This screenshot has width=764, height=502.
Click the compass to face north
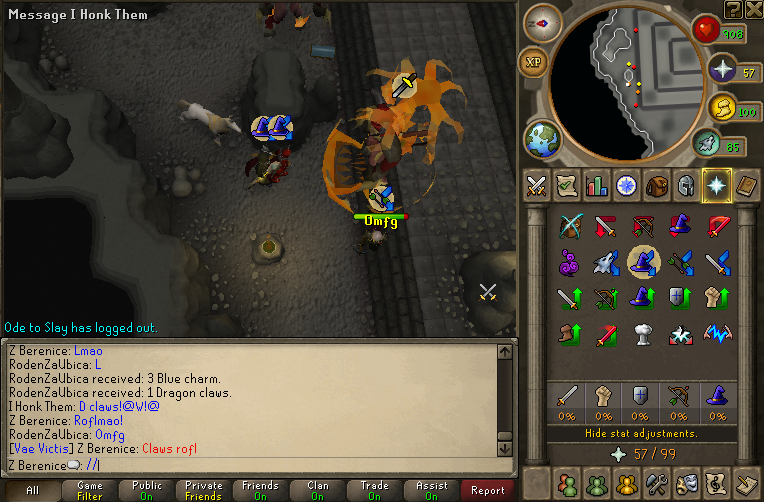[543, 22]
